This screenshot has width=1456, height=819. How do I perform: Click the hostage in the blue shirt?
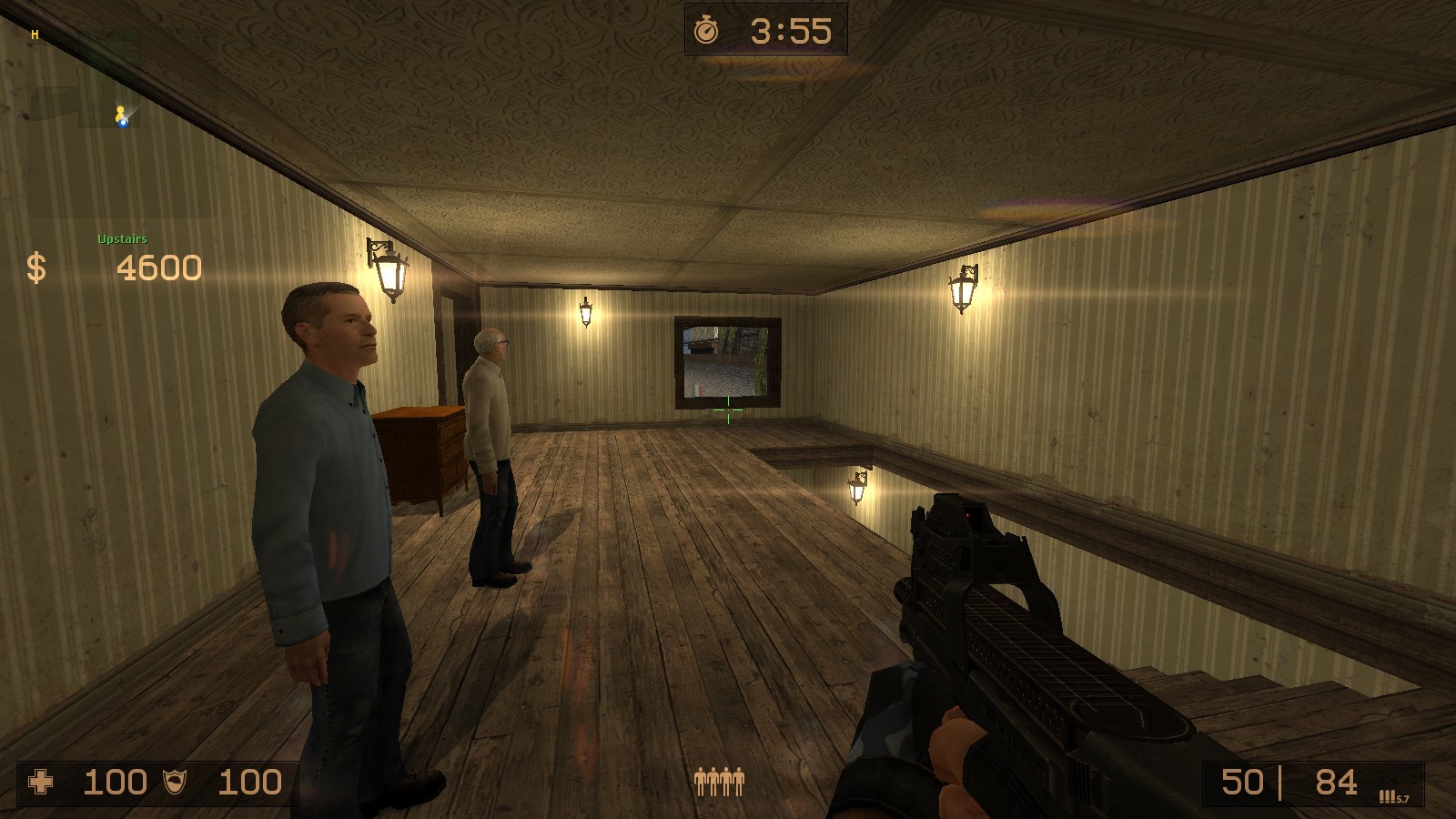(x=328, y=473)
